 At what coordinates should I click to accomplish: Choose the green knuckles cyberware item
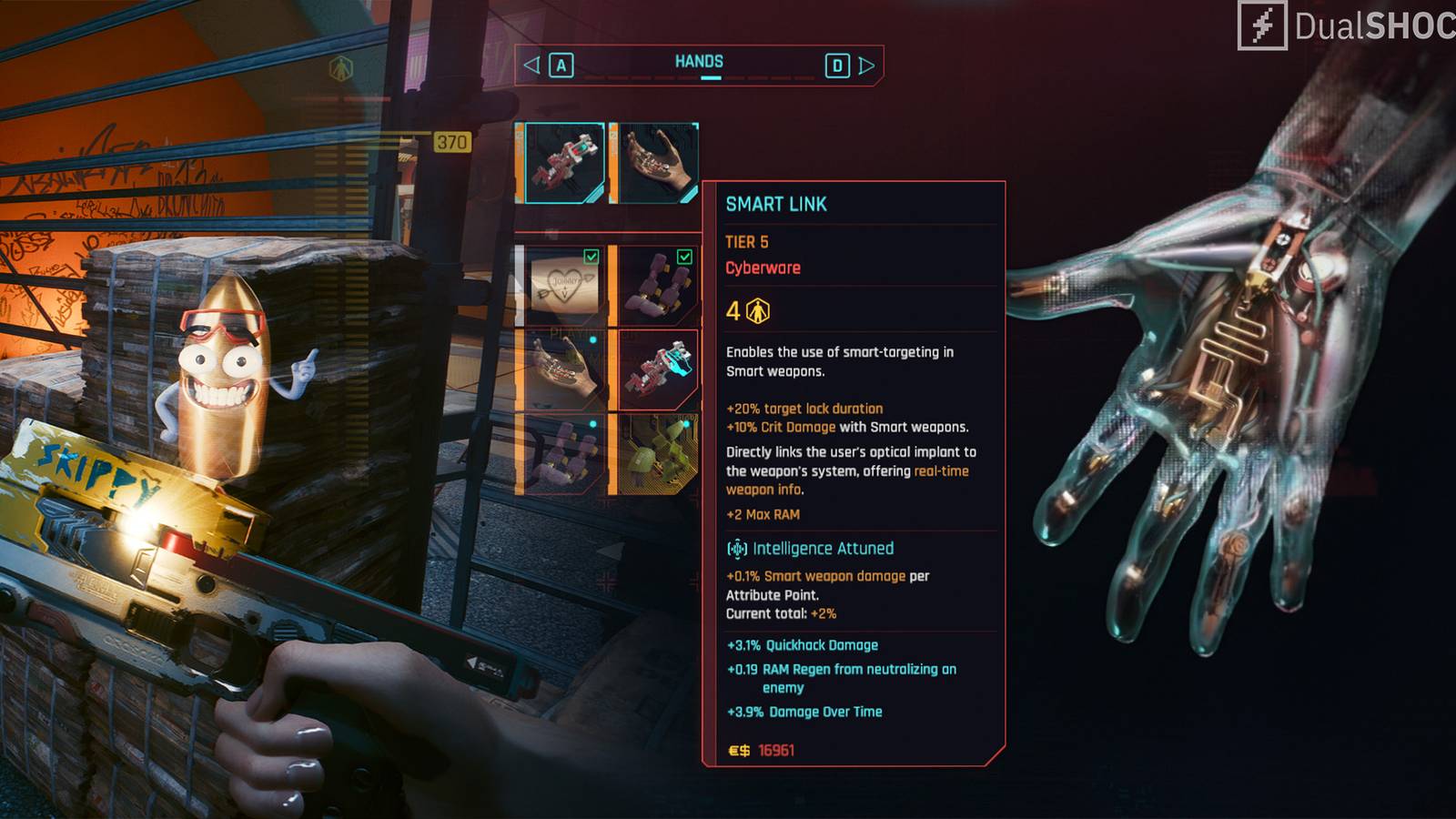pos(657,454)
